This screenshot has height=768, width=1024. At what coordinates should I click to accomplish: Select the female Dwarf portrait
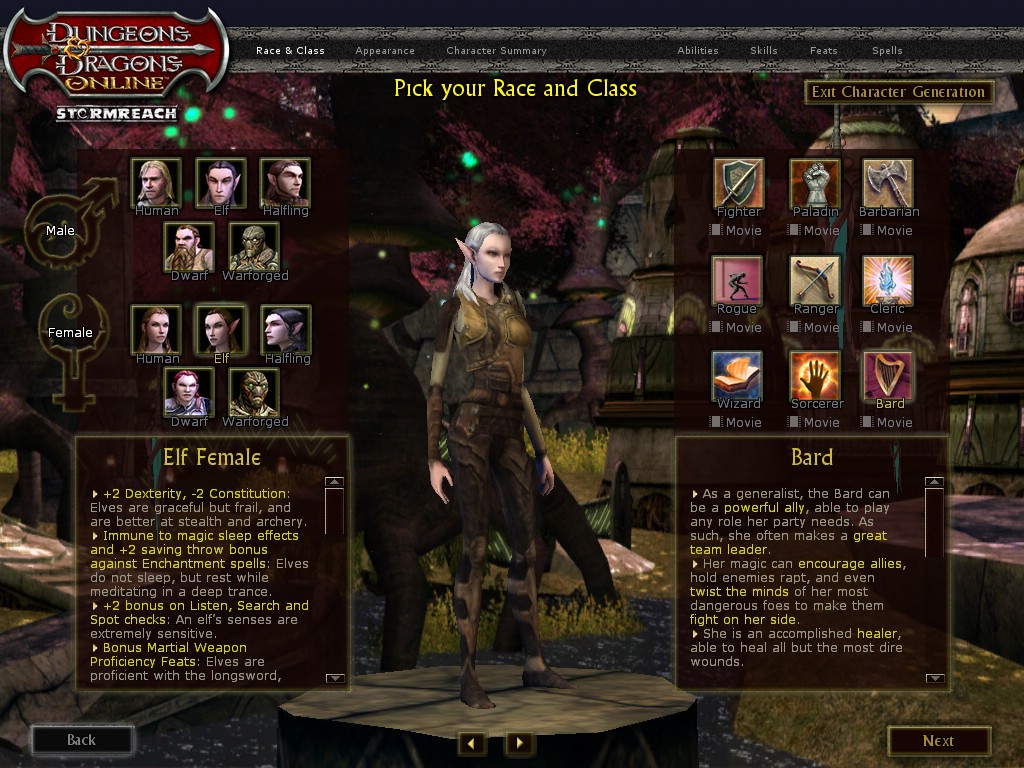[x=189, y=393]
